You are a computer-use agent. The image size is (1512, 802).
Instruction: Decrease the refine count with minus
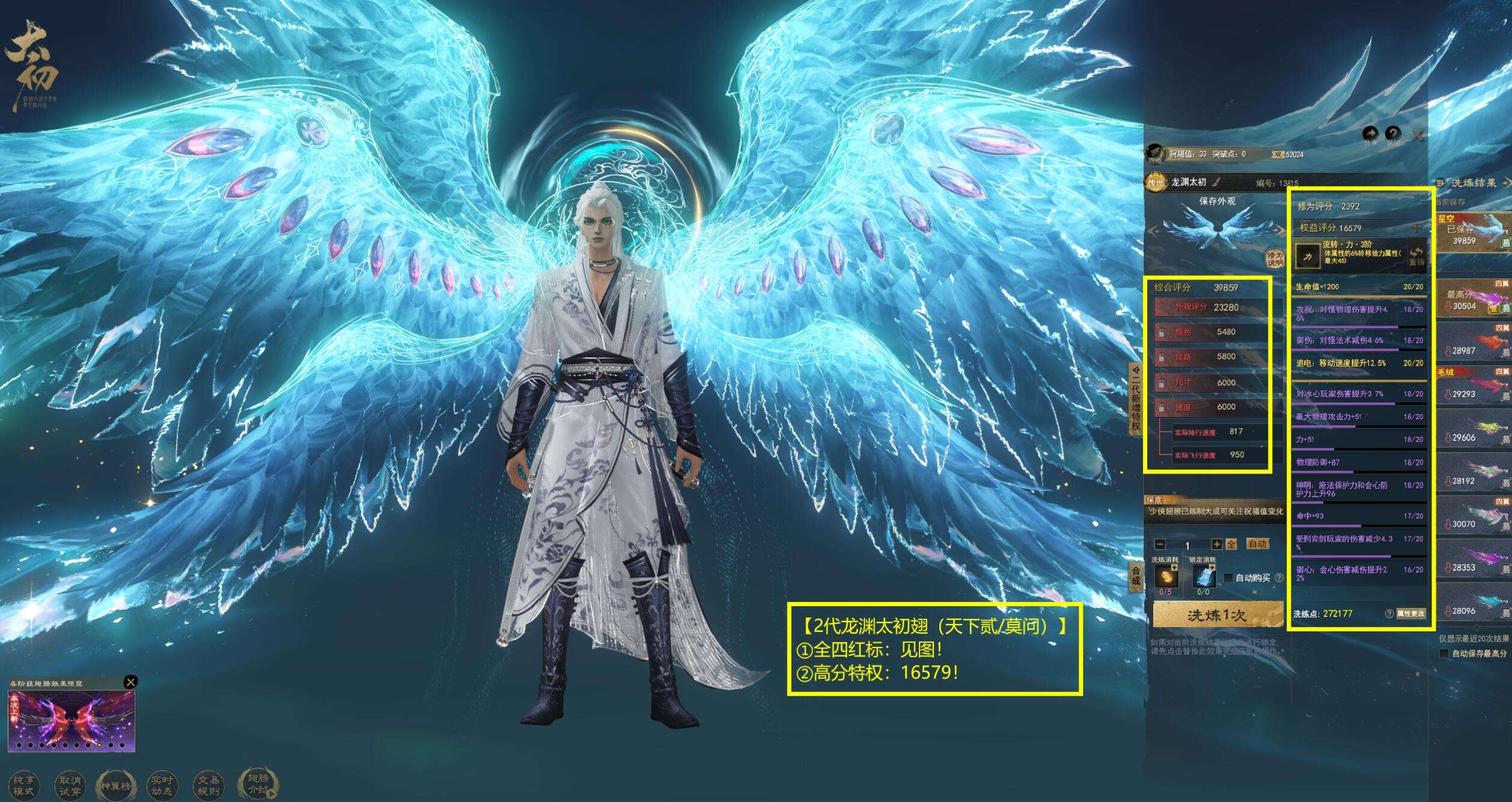1160,544
